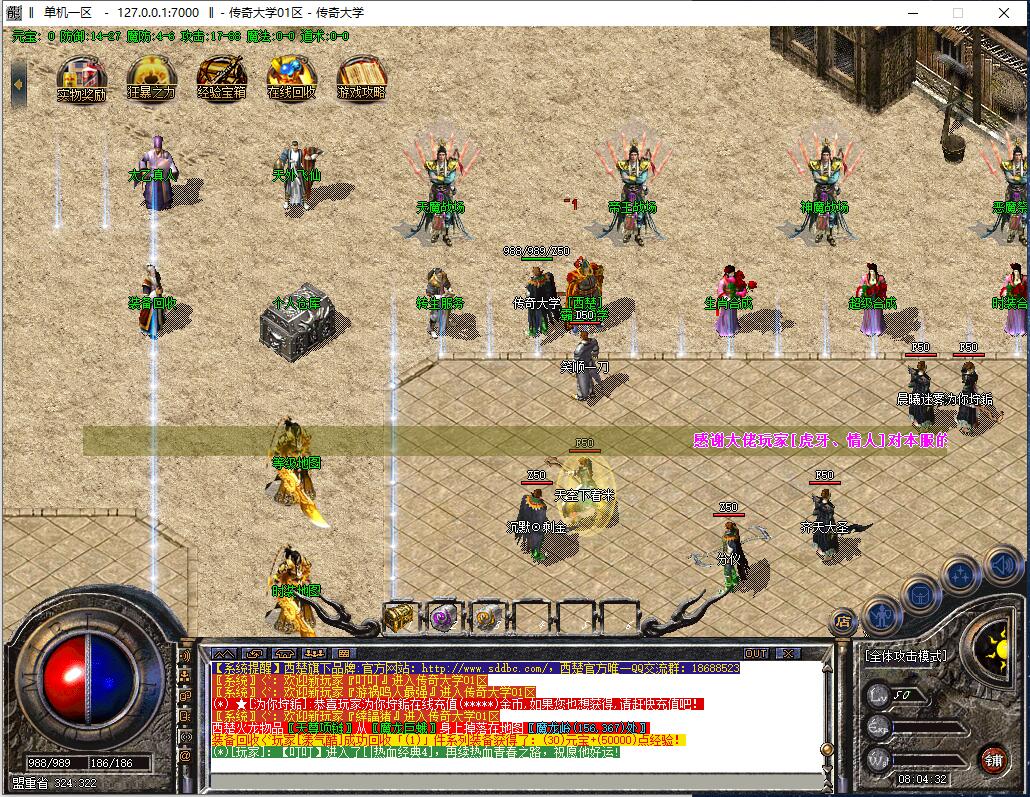Image resolution: width=1030 pixels, height=797 pixels.
Task: Select the treasure chest hotbar slot
Action: coord(400,617)
